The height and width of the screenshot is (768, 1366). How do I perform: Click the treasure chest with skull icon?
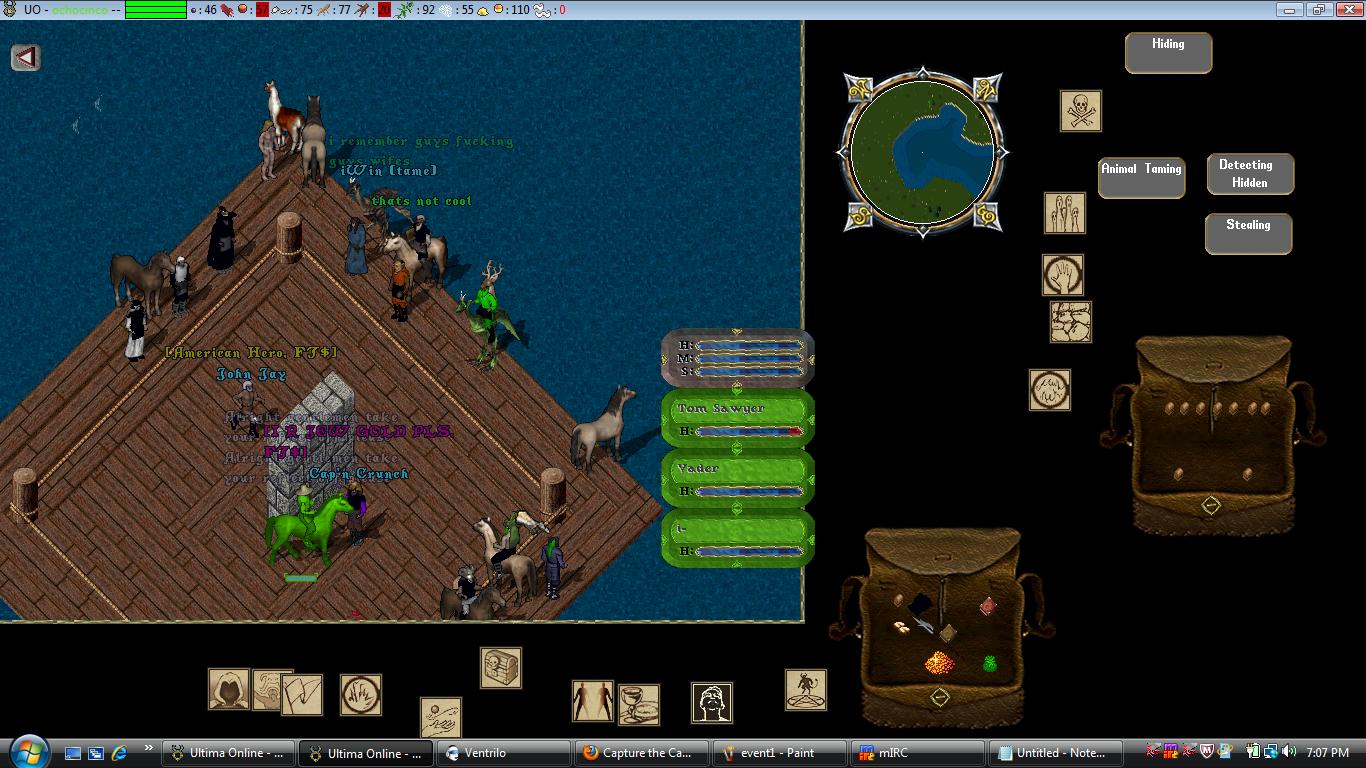pyautogui.click(x=500, y=667)
